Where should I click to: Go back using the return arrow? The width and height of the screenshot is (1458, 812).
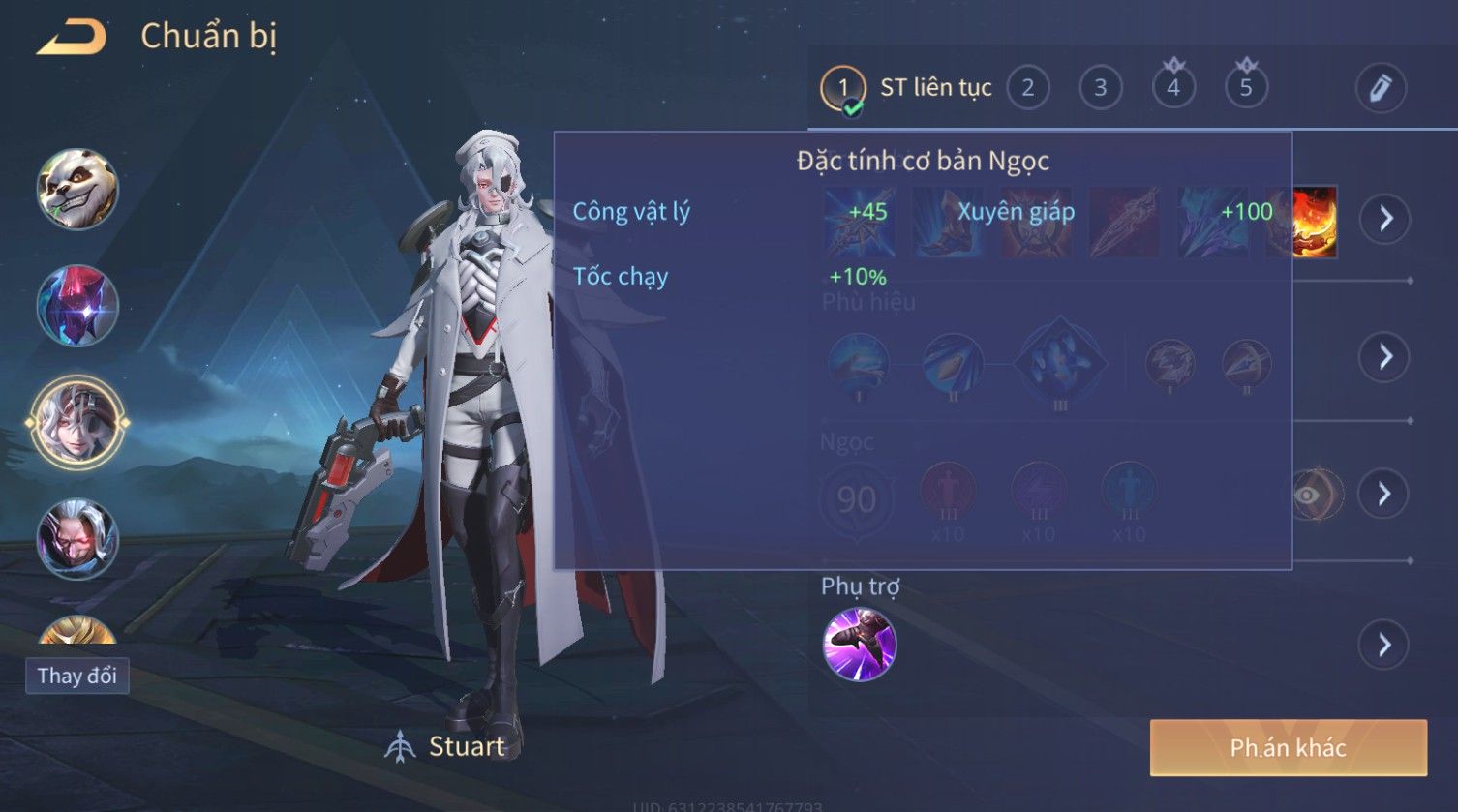[x=71, y=38]
